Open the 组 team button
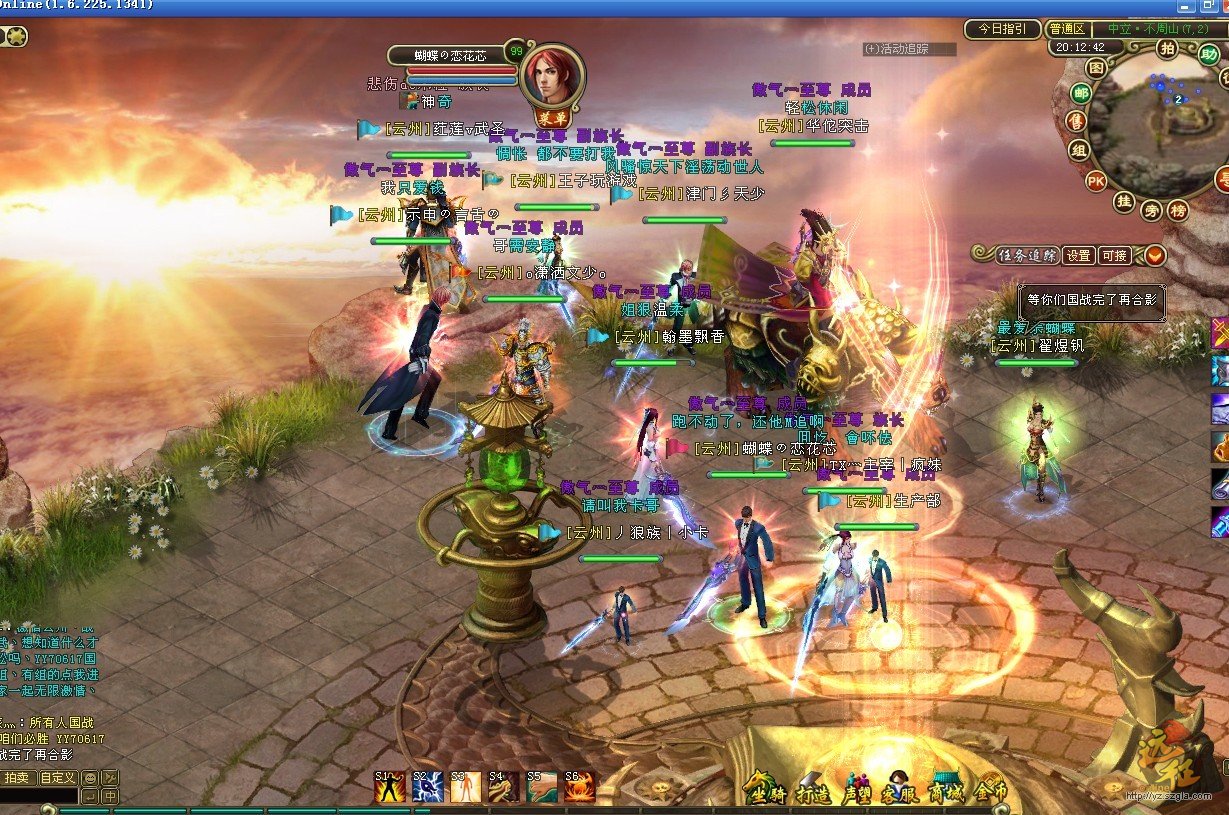Image resolution: width=1229 pixels, height=815 pixels. (x=1078, y=151)
